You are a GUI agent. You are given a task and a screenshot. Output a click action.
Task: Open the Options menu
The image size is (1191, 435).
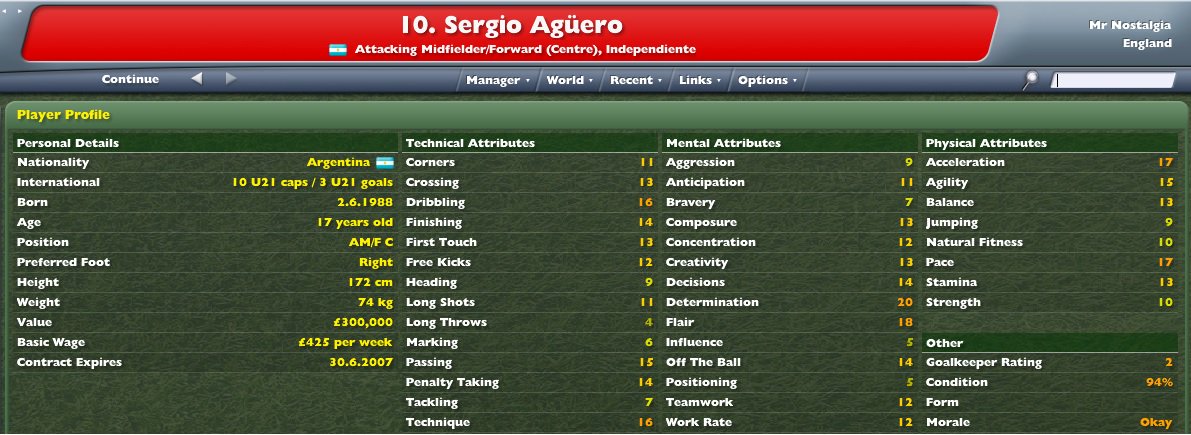tap(766, 80)
